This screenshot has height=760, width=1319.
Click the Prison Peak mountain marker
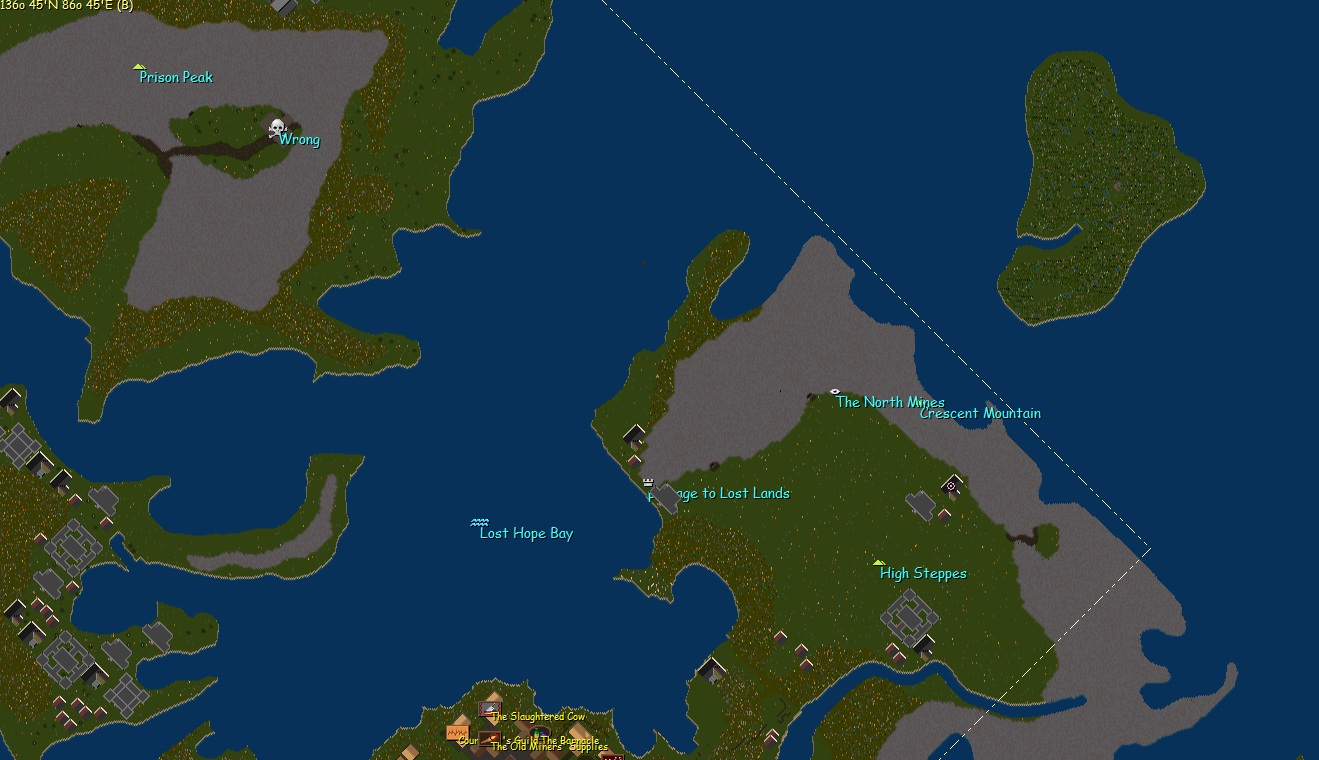140,67
